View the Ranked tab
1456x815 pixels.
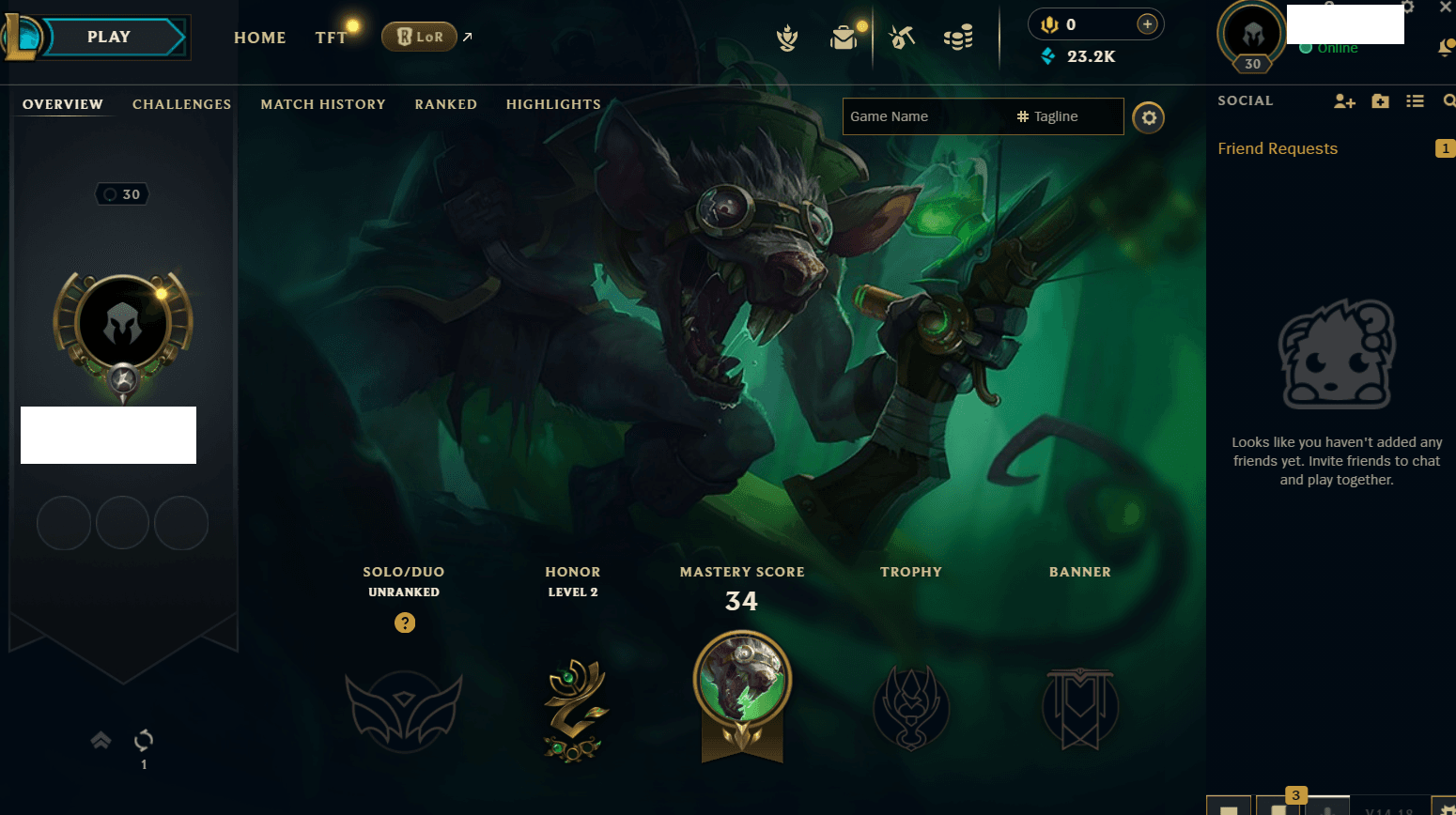445,104
